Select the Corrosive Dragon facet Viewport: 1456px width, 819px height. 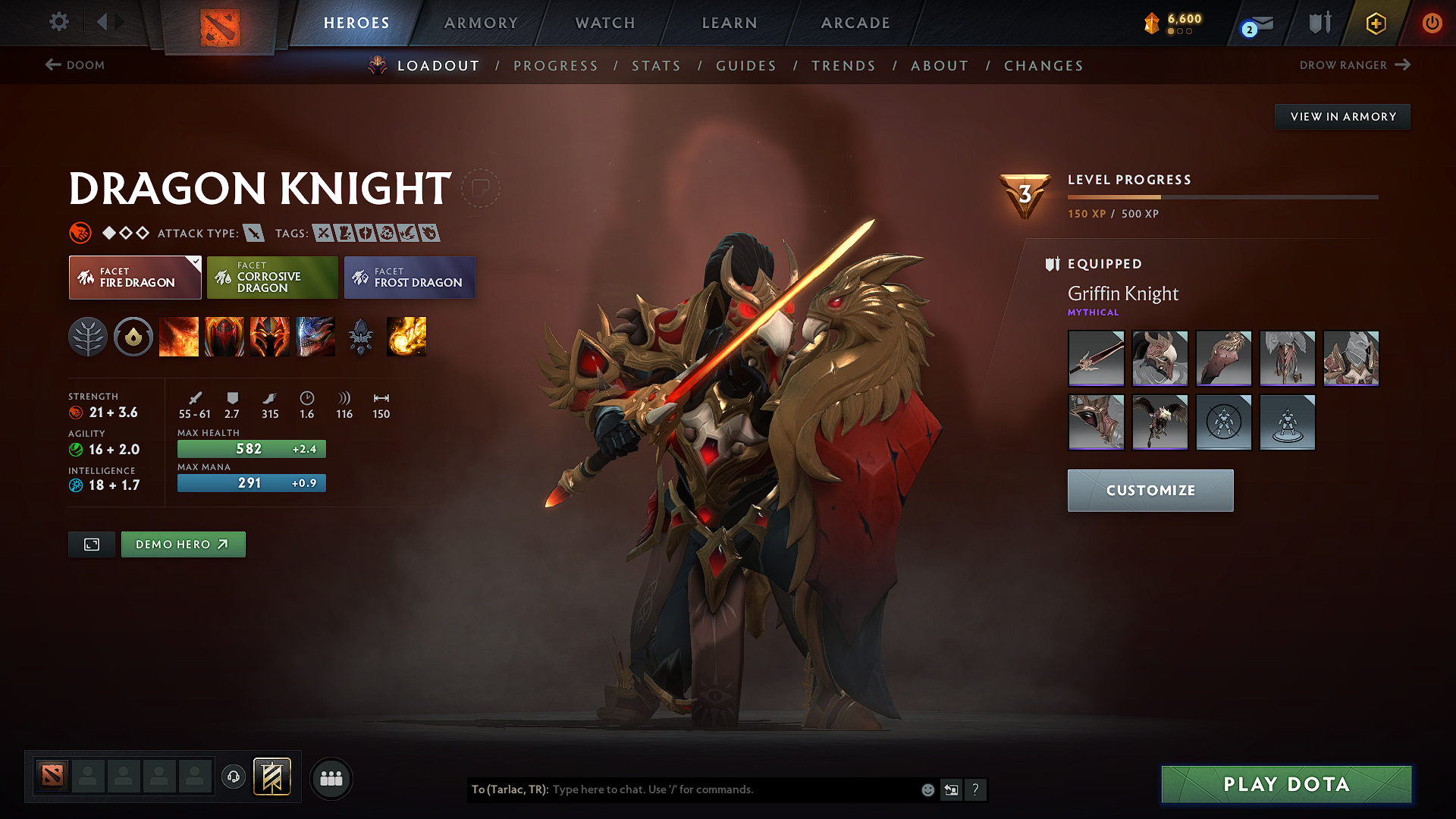pyautogui.click(x=272, y=278)
